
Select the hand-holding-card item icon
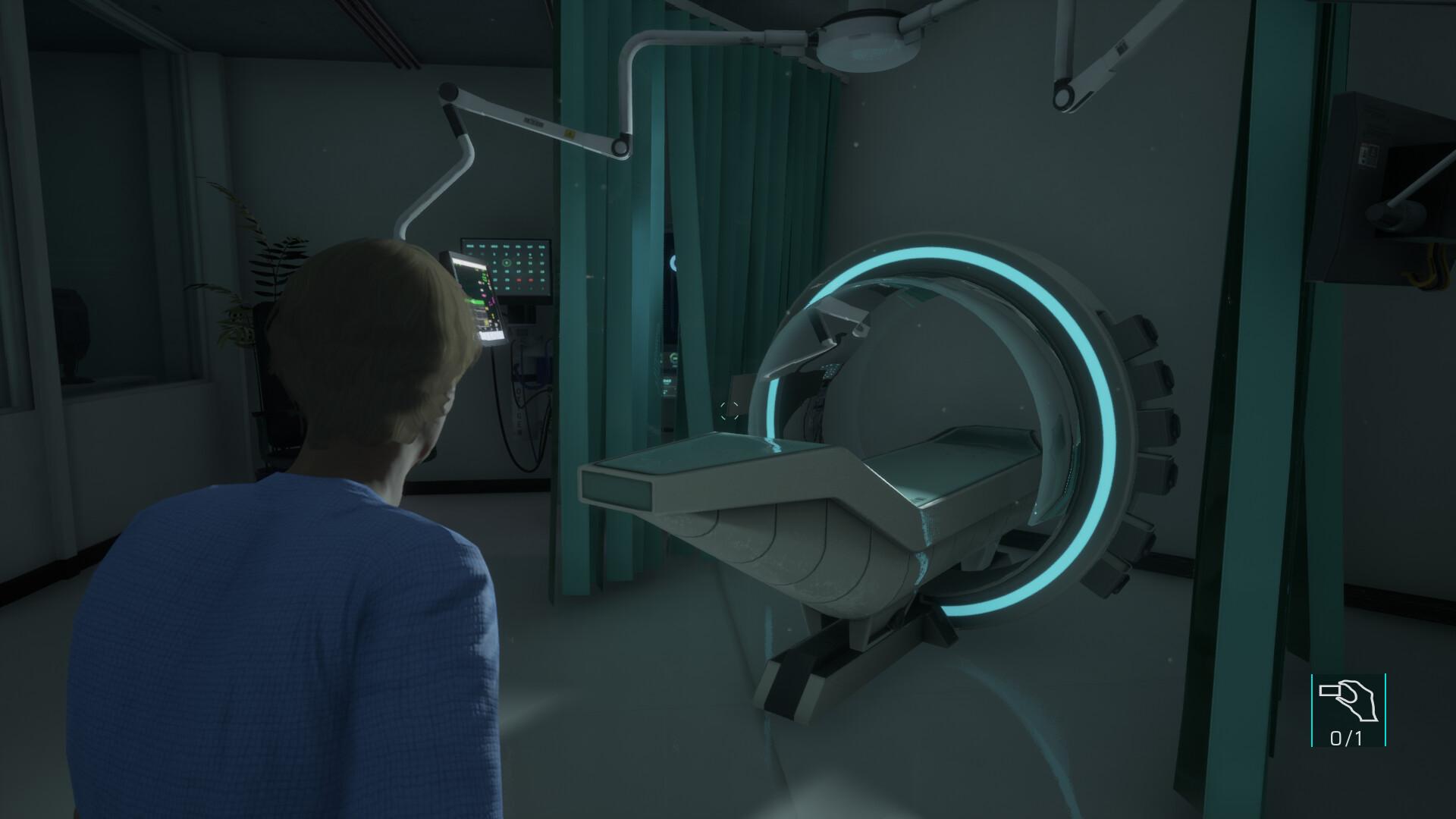[1348, 701]
